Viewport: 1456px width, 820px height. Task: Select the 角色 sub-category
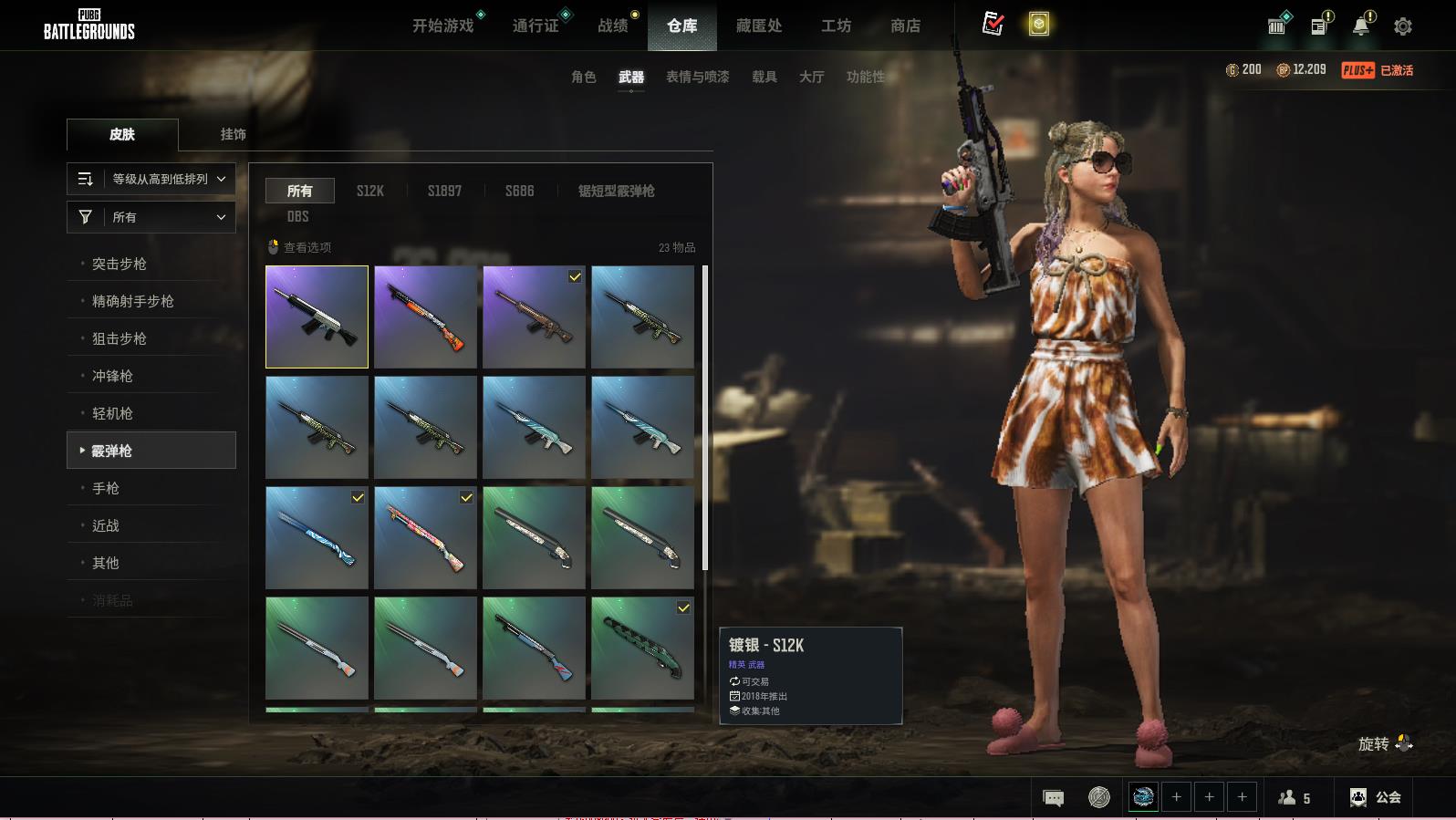point(584,77)
